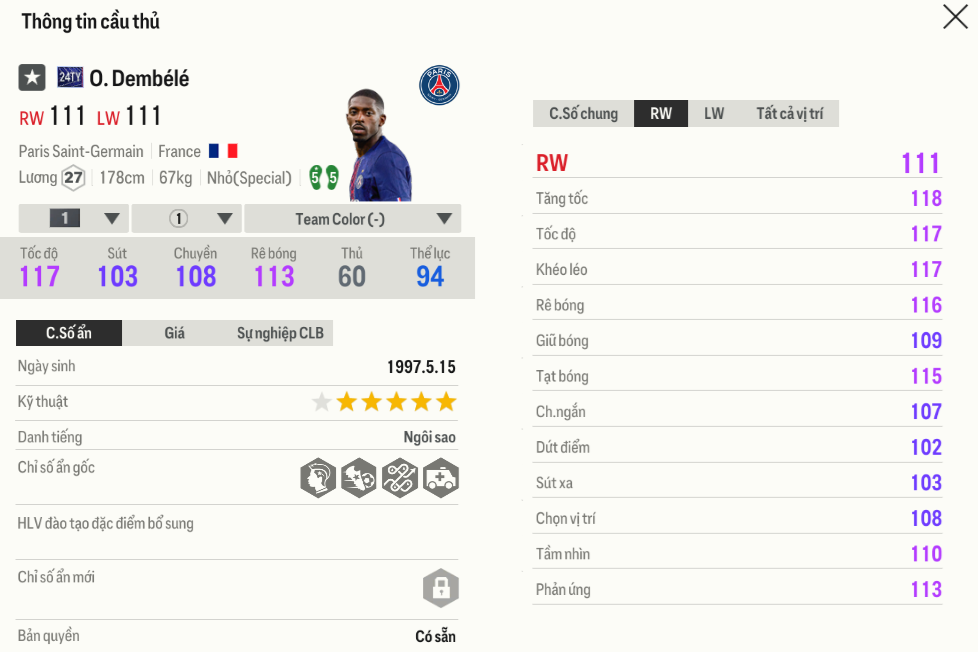
Task: Switch to the C.Số chung tab
Action: coord(584,114)
